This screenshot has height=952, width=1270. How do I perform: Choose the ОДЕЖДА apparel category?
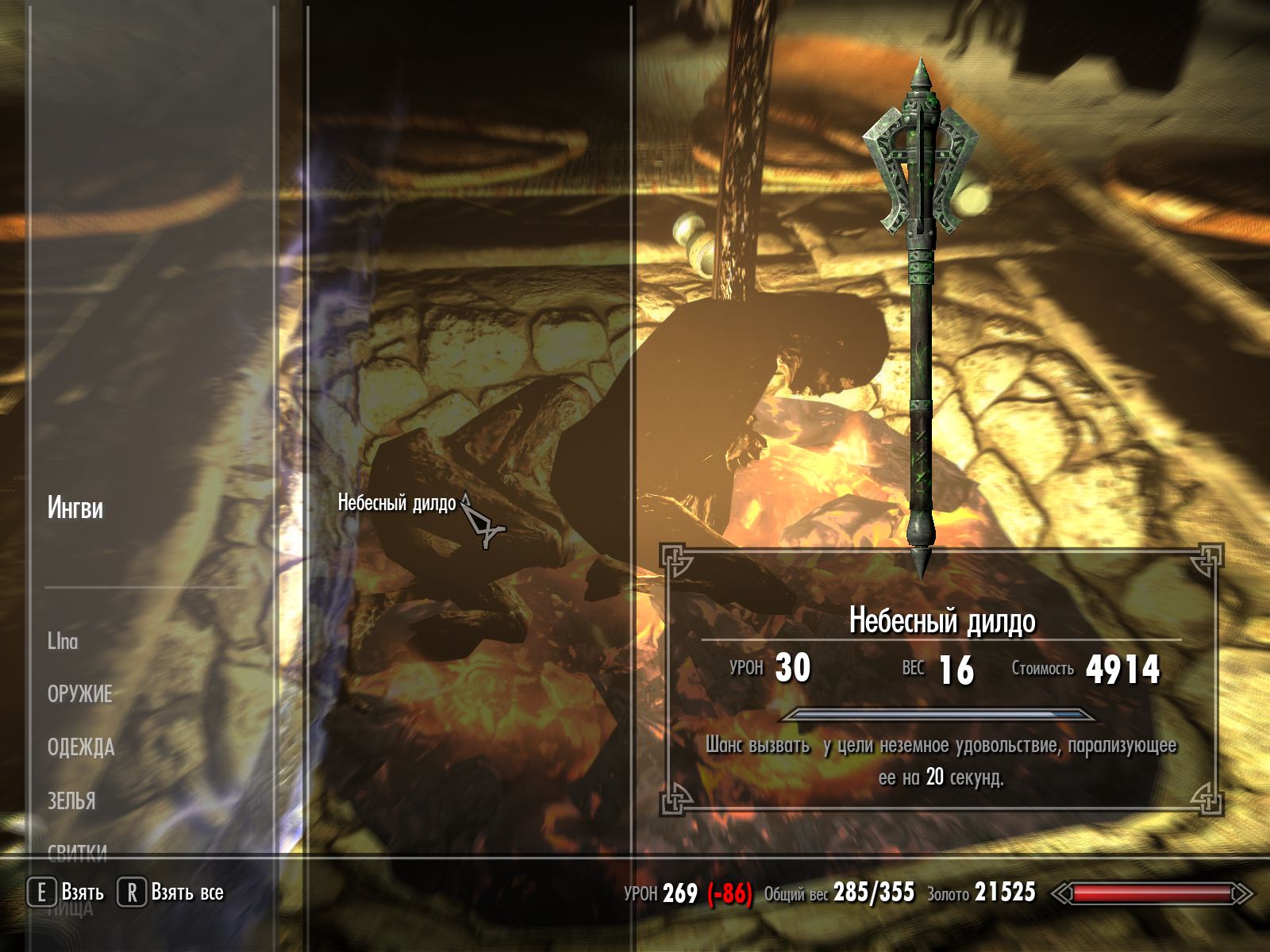tap(81, 747)
